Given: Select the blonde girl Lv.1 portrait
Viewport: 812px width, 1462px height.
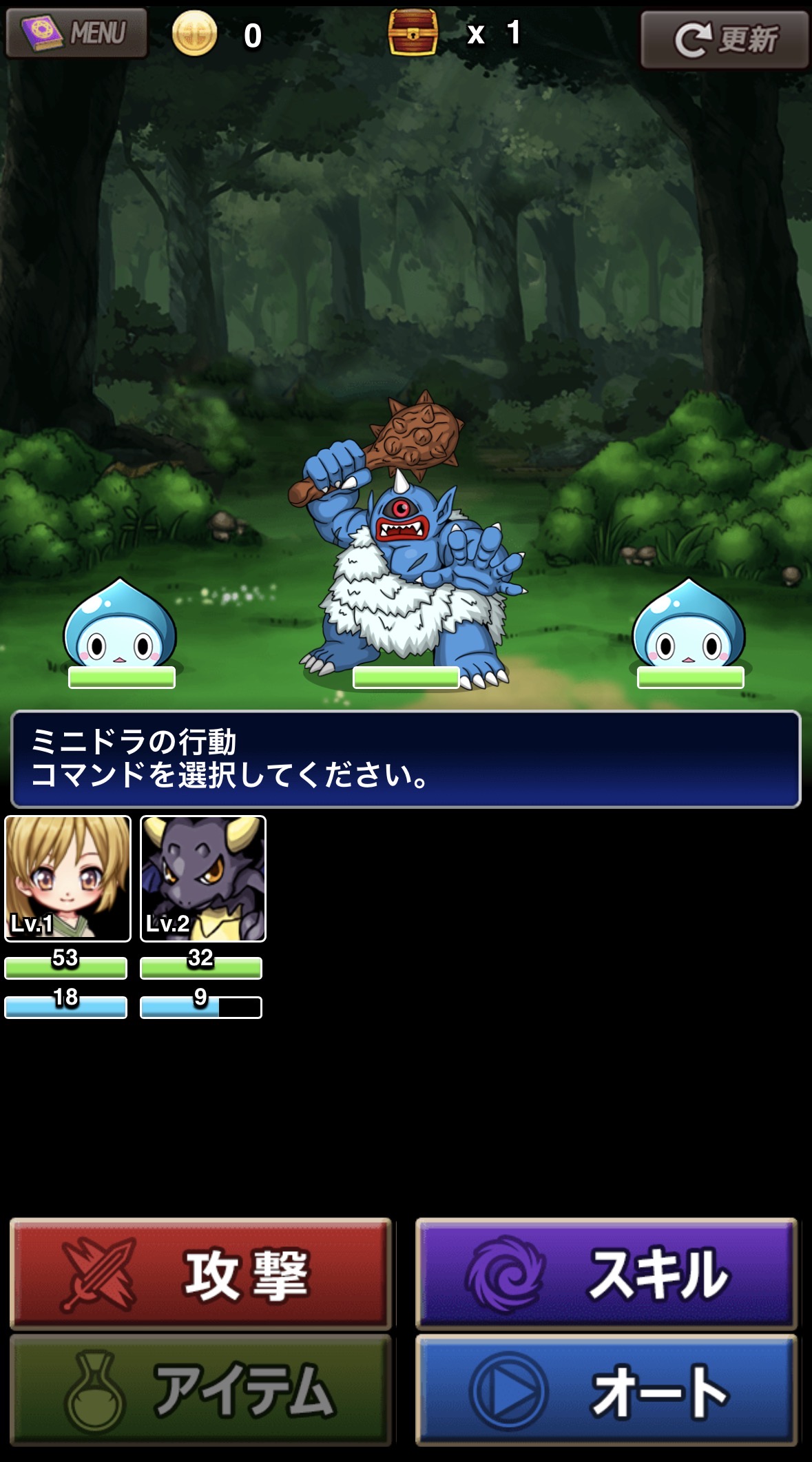Looking at the screenshot, I should tap(67, 878).
